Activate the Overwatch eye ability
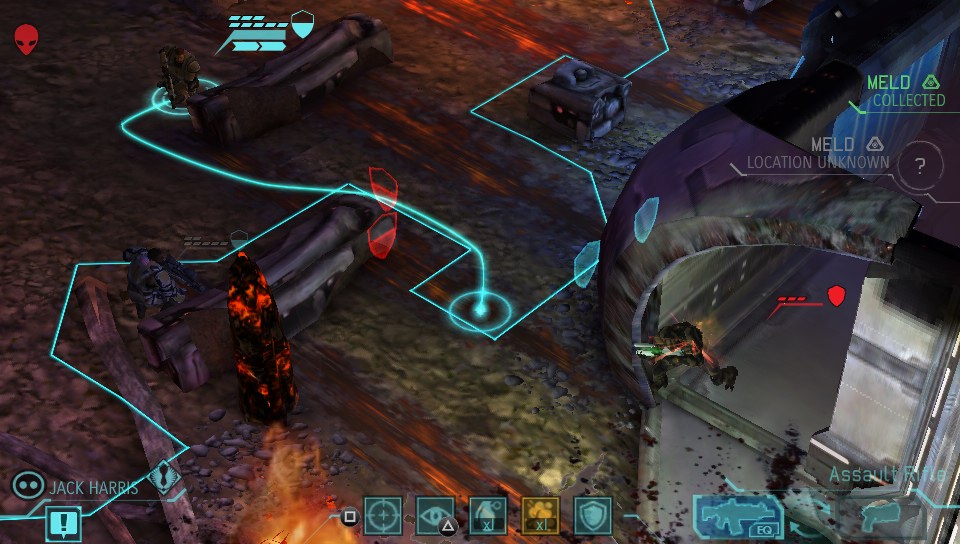960x544 pixels. (x=435, y=516)
